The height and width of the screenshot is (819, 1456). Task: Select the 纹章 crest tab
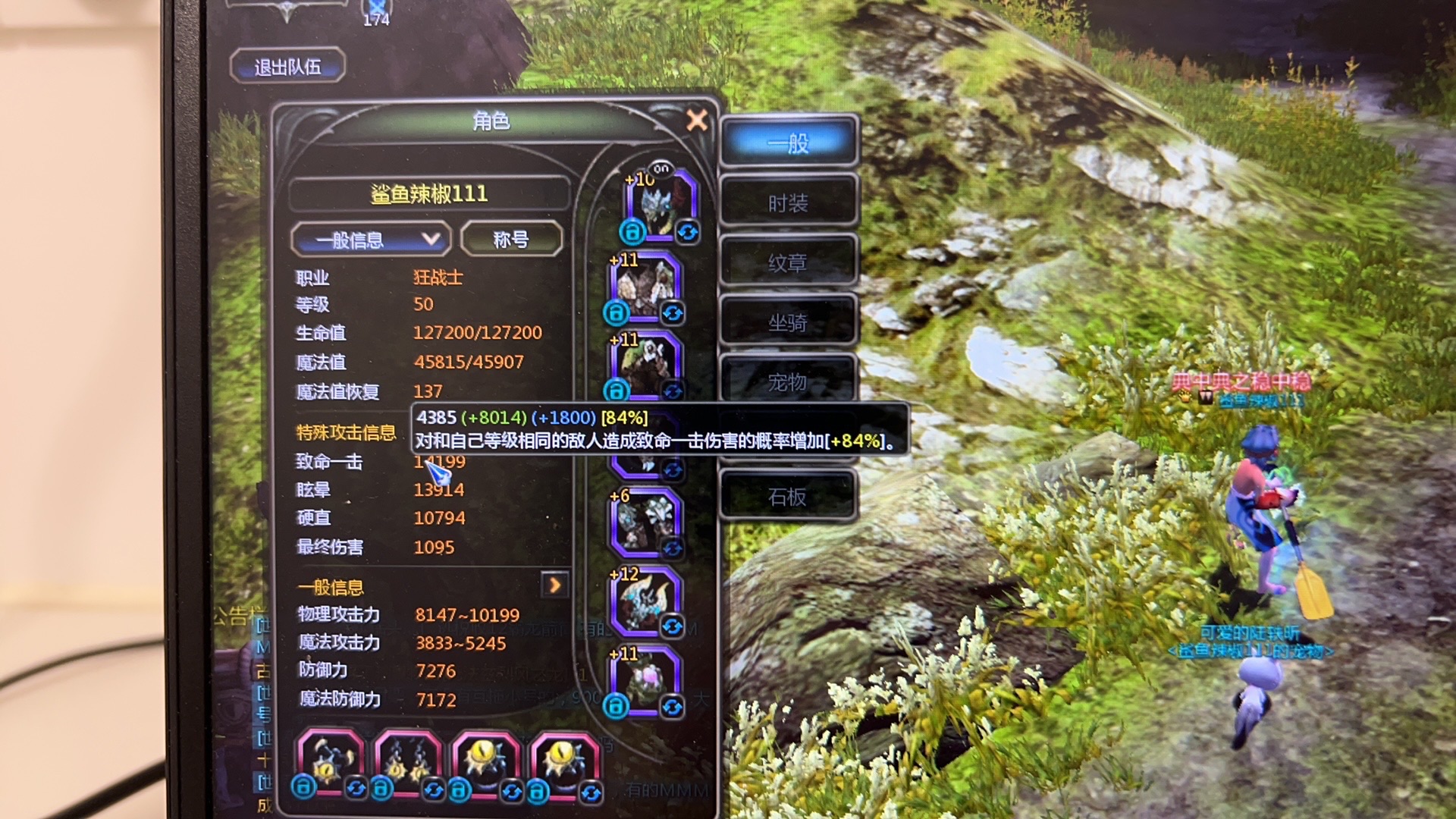click(x=788, y=262)
